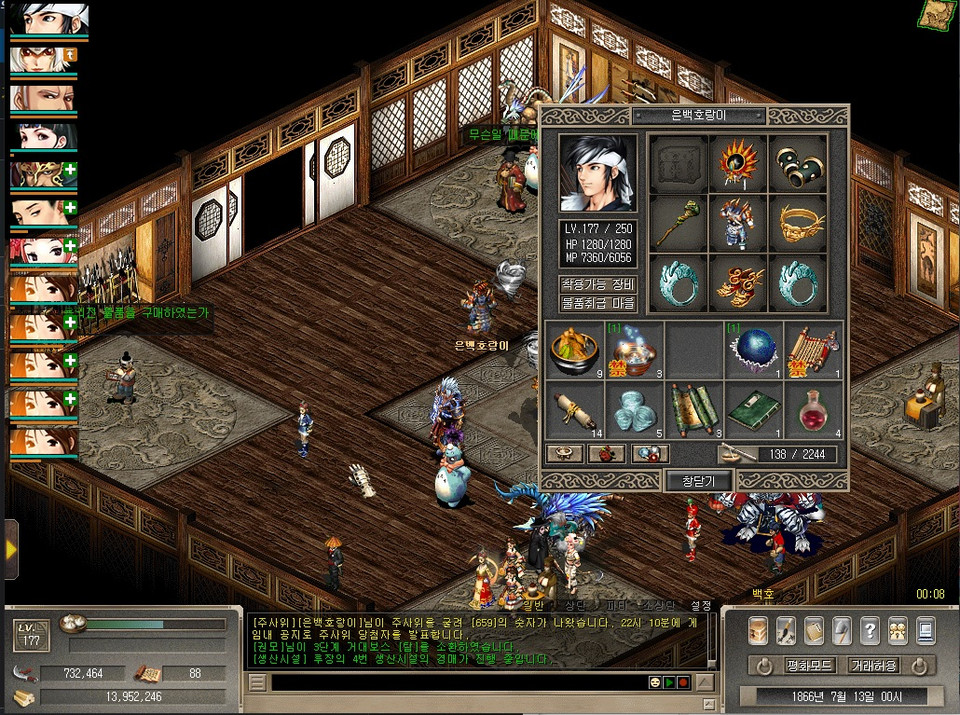Select the blue crystal orb item
This screenshot has width=960, height=715.
(x=753, y=350)
